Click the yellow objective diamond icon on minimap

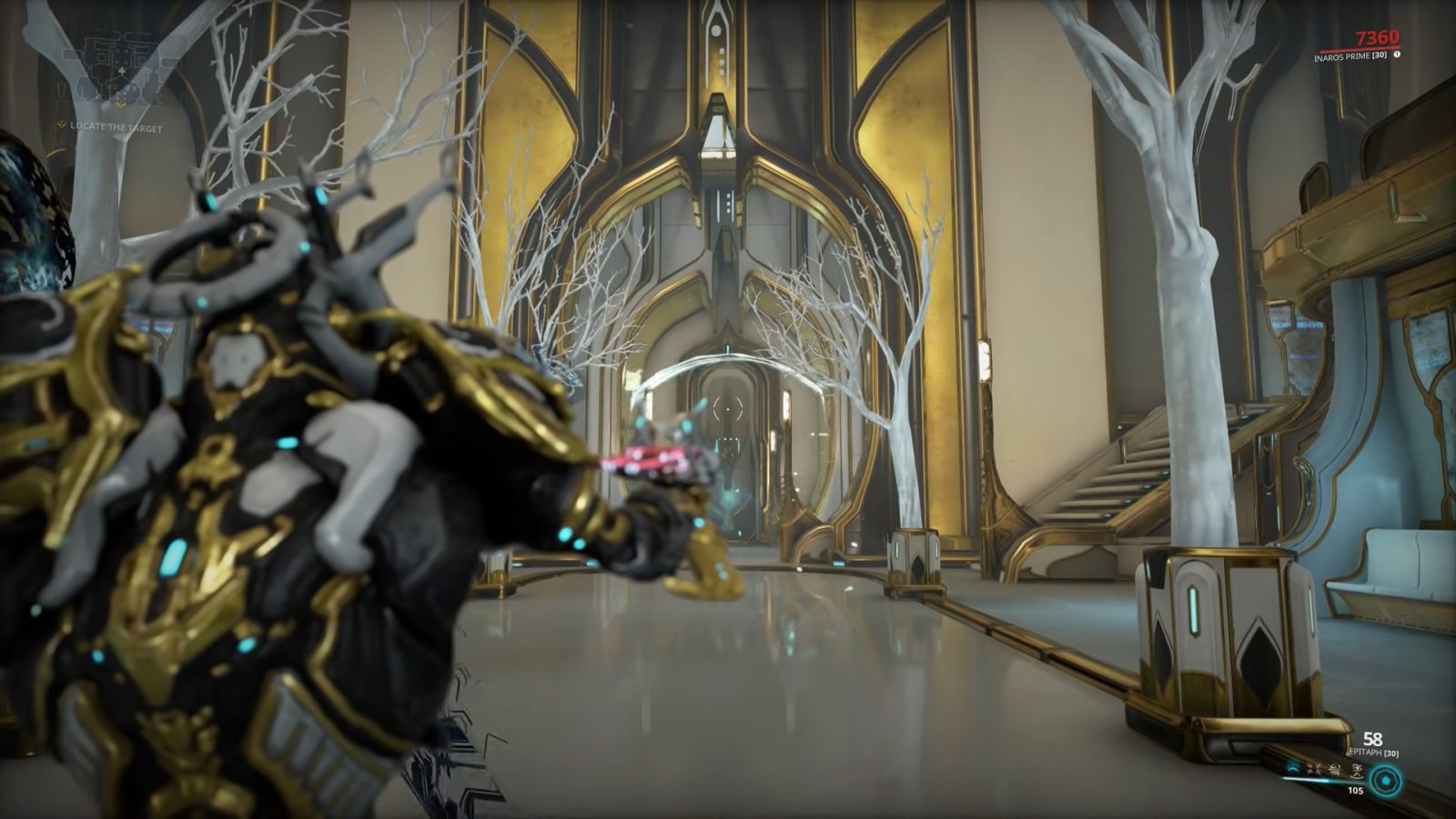(x=121, y=104)
